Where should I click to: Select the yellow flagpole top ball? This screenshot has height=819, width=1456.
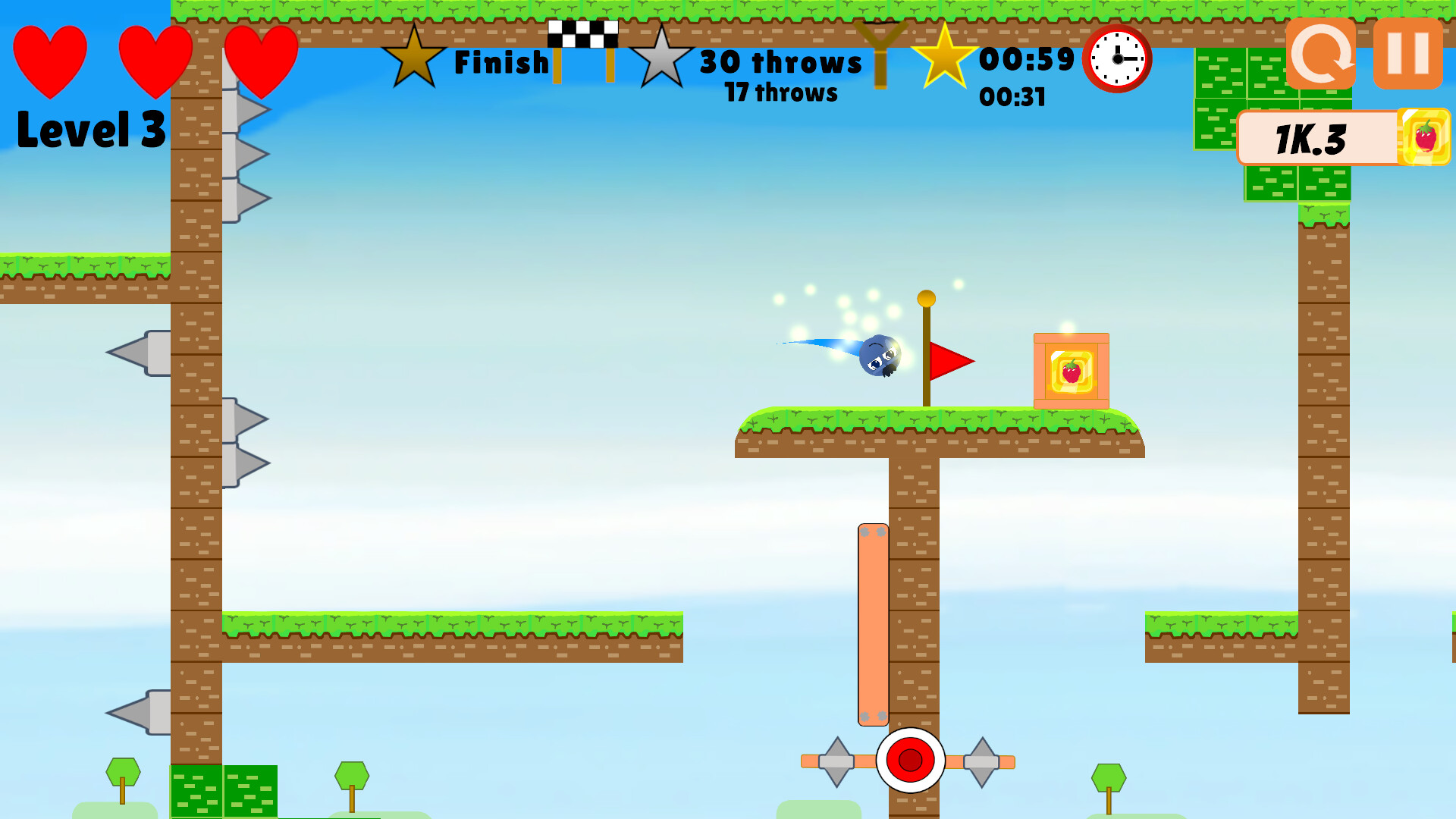coord(926,299)
